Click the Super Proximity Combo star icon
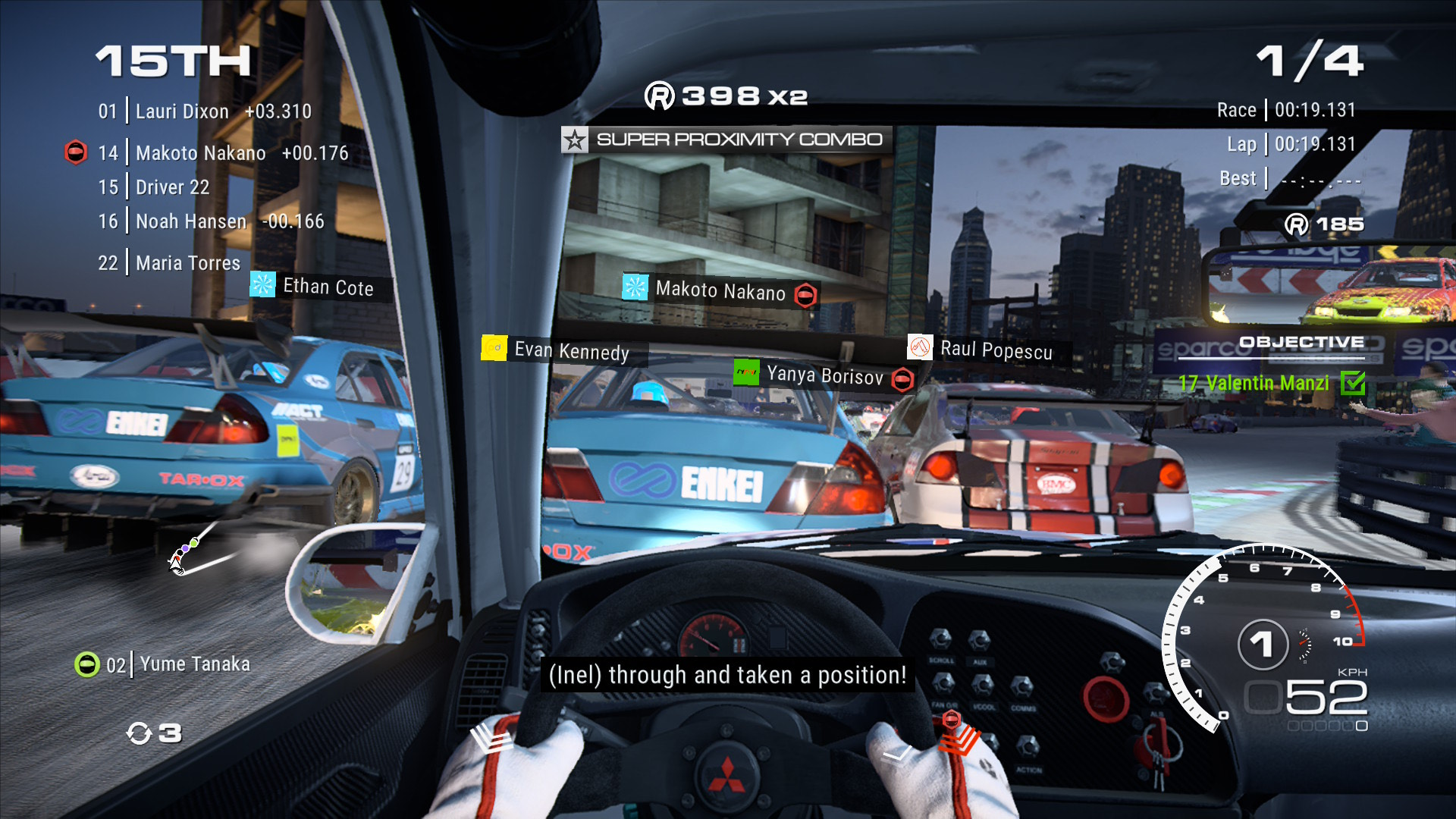Screen dimensions: 1456x819 574,140
